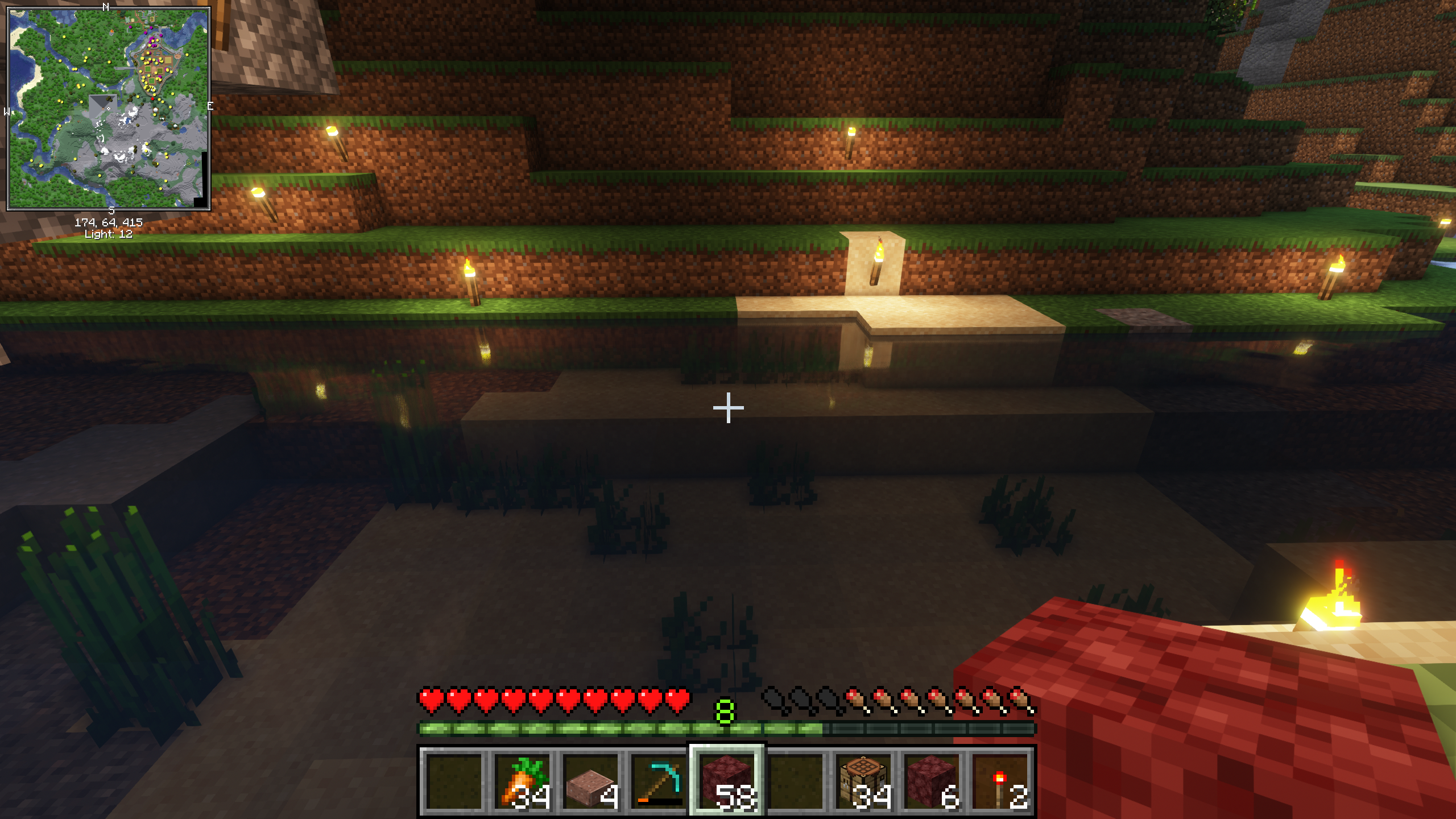This screenshot has height=819, width=1456.
Task: Click the minimap in the corner
Action: [x=109, y=108]
